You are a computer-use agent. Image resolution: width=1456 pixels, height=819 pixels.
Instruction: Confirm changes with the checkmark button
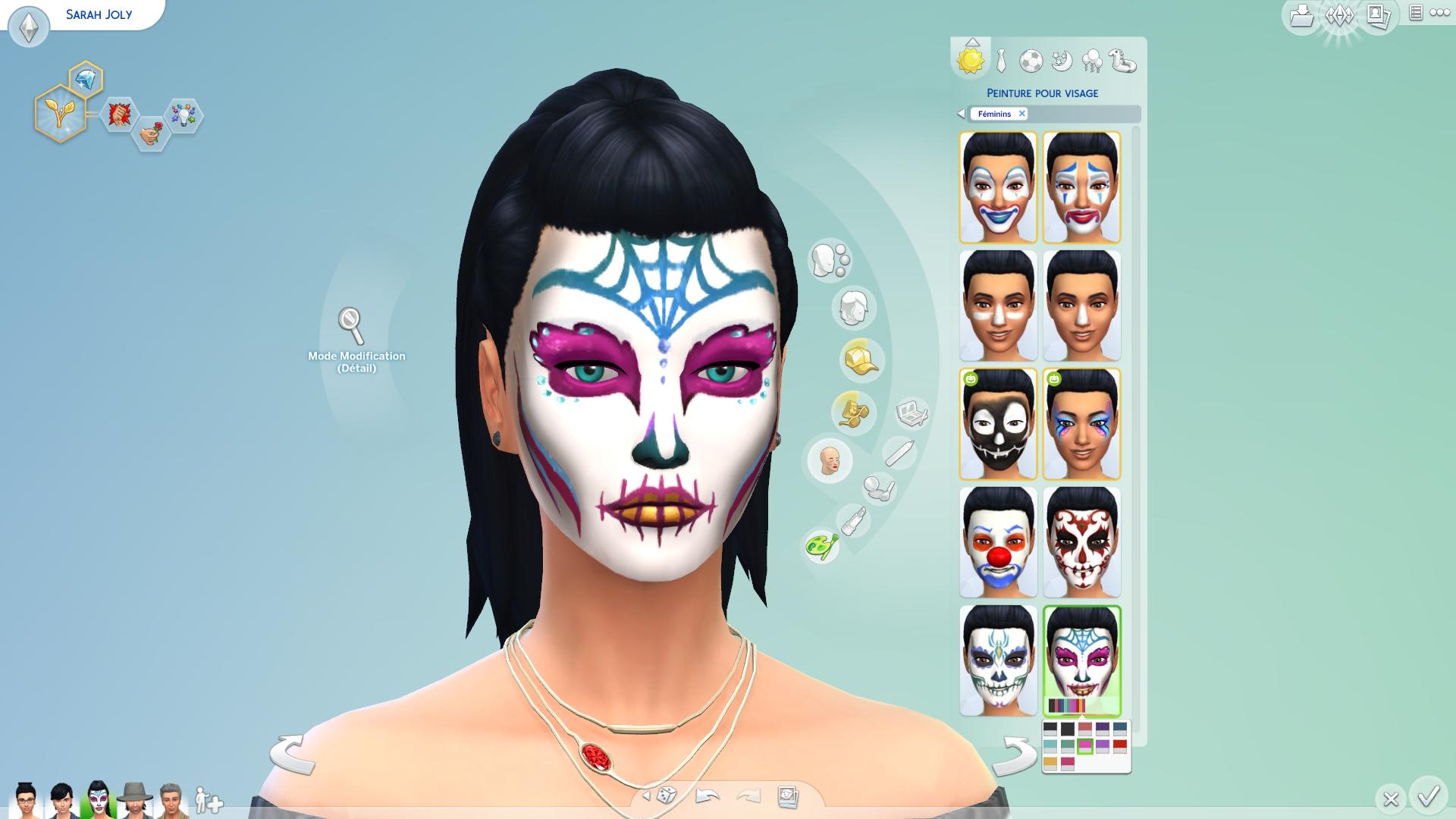point(1429,796)
